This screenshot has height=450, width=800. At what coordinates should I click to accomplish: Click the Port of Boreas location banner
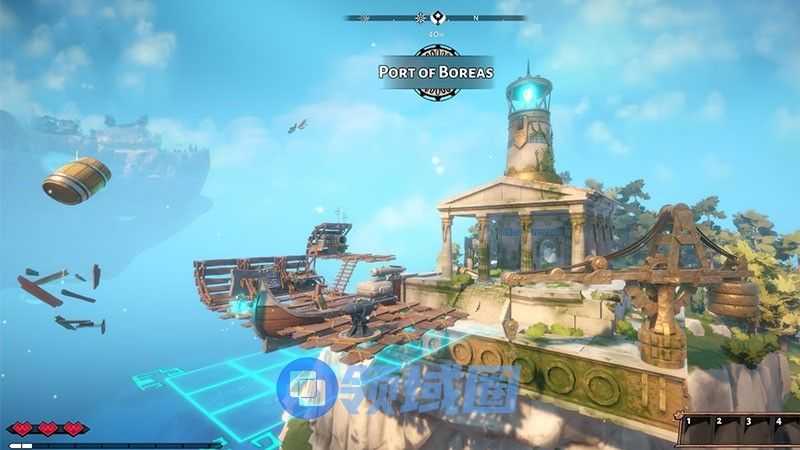[436, 71]
